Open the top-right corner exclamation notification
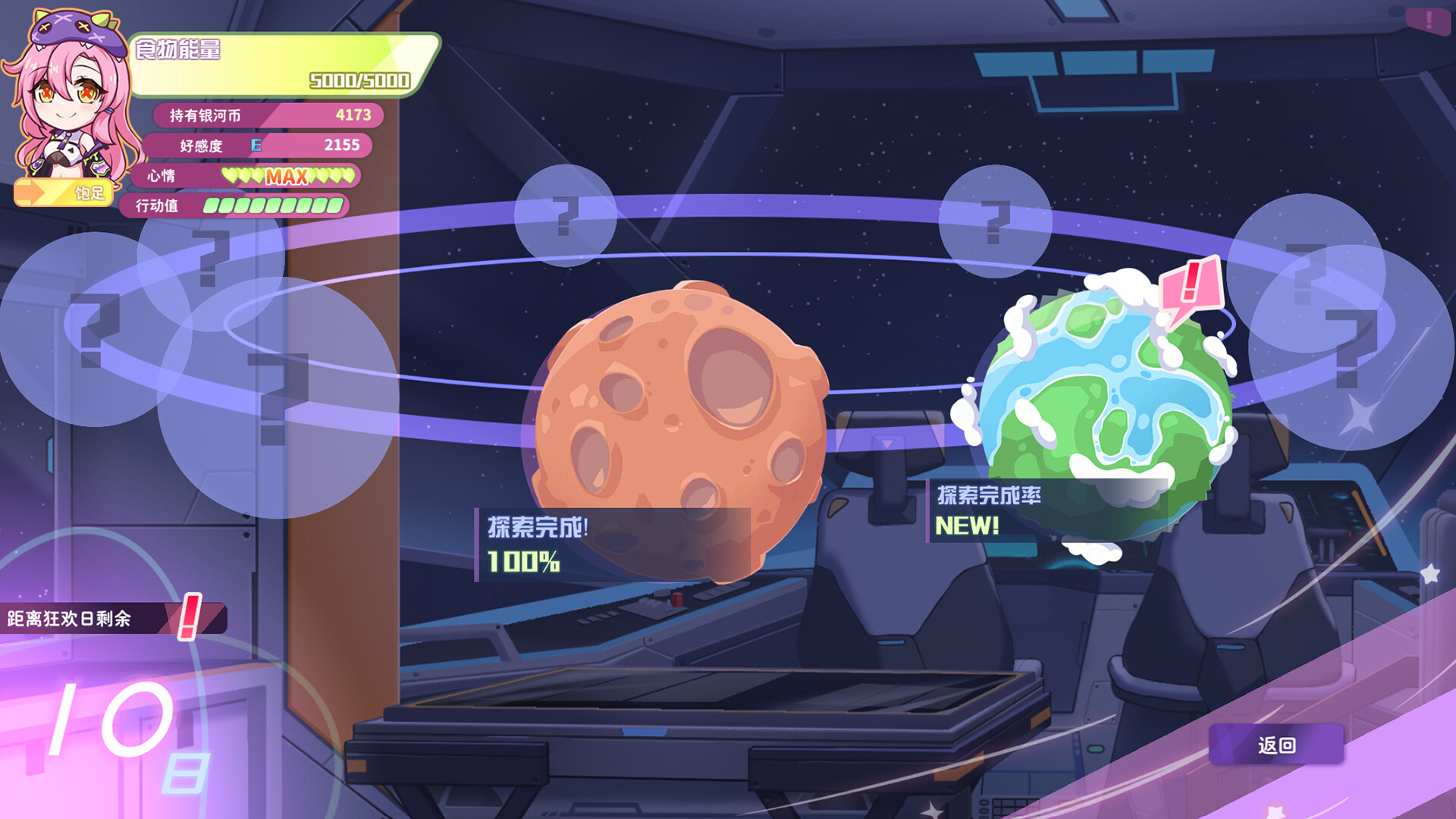 coord(1428,20)
